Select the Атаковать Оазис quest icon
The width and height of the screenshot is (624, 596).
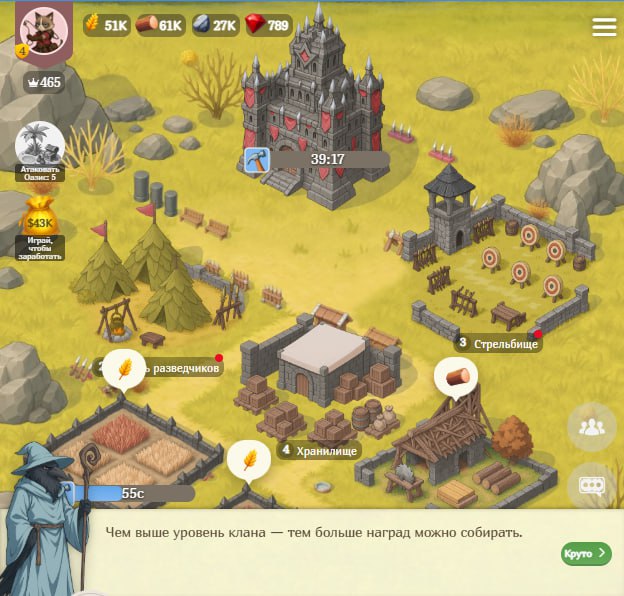pyautogui.click(x=40, y=145)
